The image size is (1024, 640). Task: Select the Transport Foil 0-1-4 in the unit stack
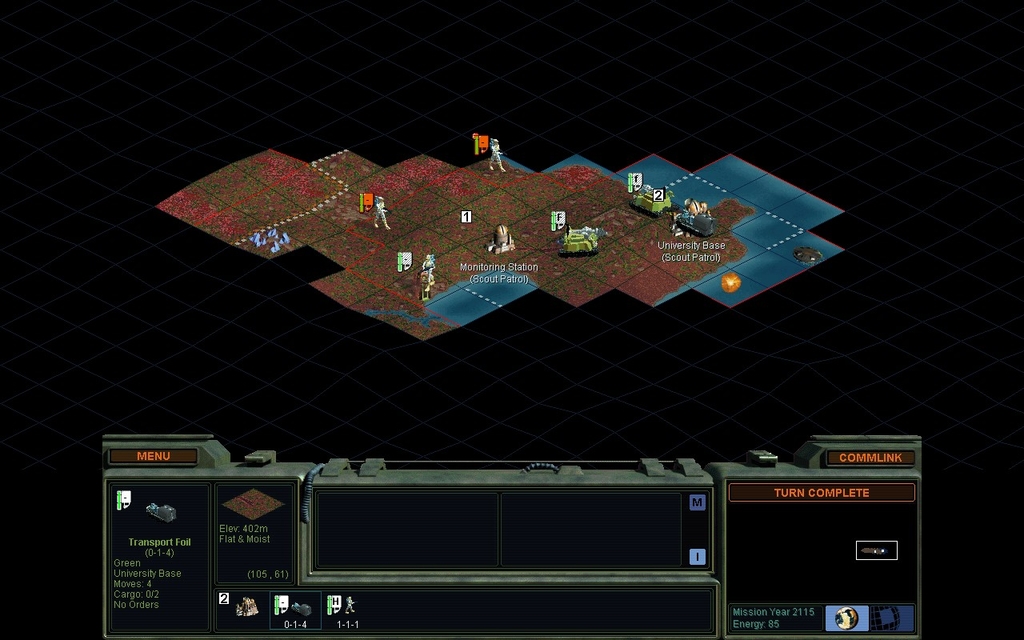(x=295, y=608)
